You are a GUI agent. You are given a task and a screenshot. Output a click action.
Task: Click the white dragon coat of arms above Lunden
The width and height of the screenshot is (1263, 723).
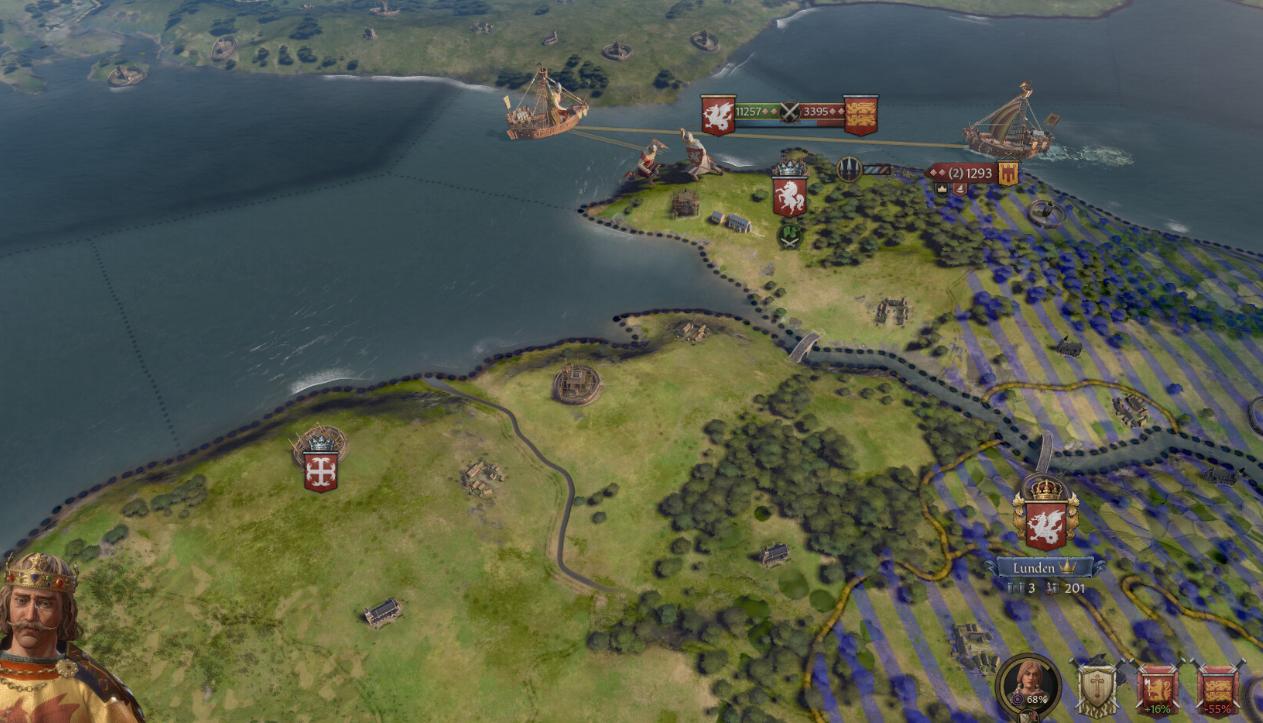tap(1045, 525)
